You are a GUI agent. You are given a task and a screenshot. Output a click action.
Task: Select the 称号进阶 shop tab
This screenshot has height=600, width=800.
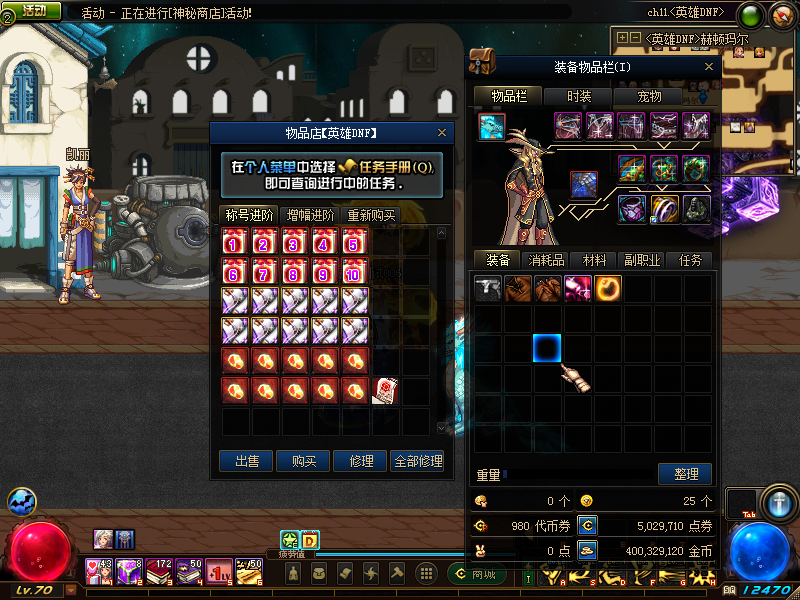point(249,215)
